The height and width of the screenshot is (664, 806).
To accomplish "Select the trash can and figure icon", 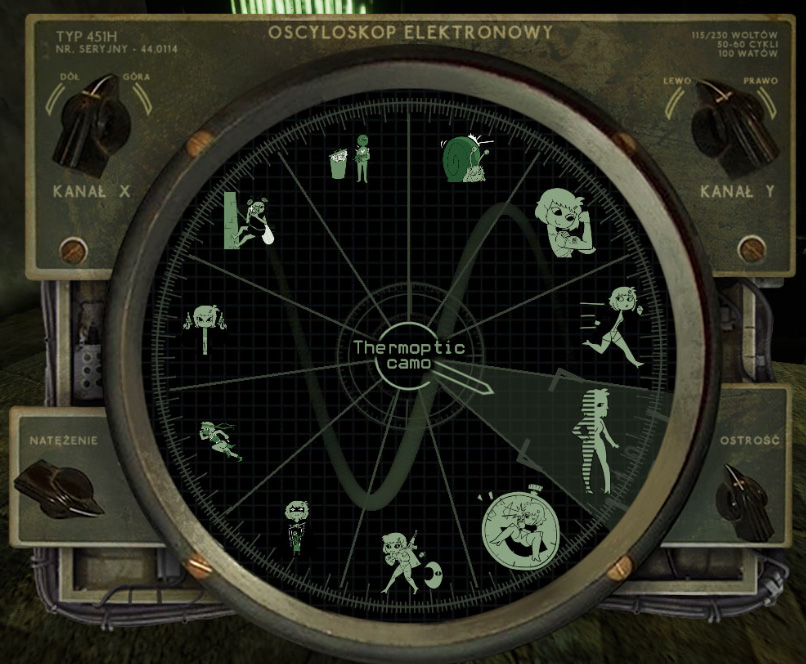I will click(350, 158).
